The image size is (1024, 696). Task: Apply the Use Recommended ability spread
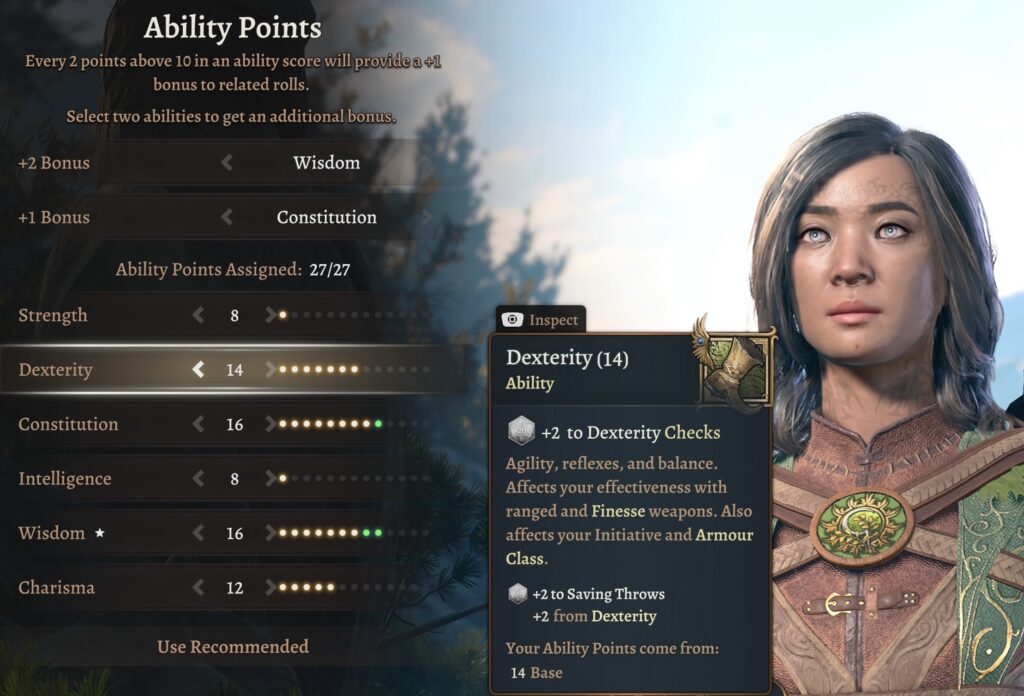[x=232, y=647]
